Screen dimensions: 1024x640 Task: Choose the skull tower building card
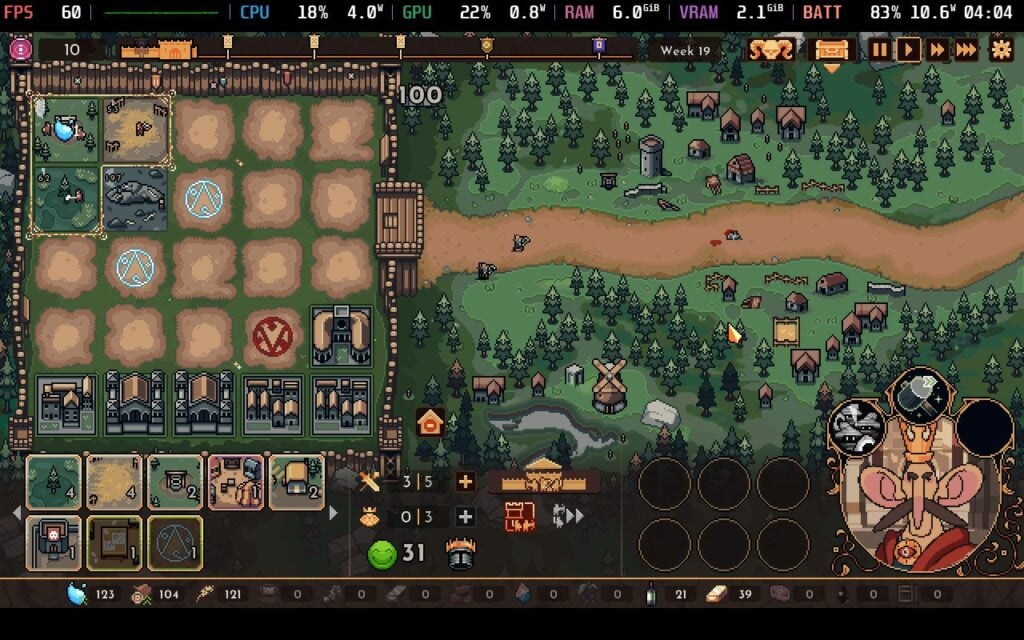53,543
